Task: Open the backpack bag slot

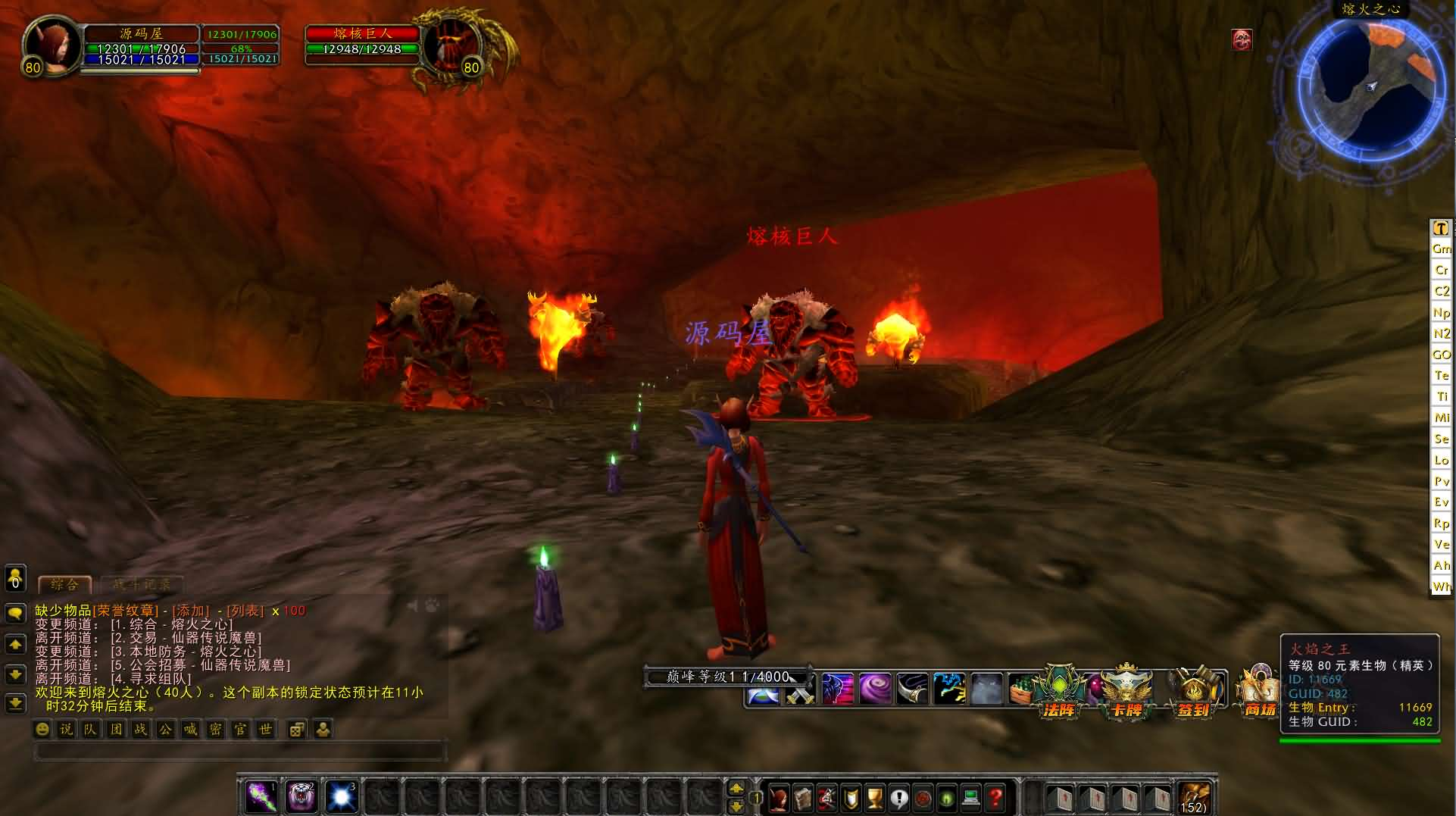Action: tap(1194, 798)
